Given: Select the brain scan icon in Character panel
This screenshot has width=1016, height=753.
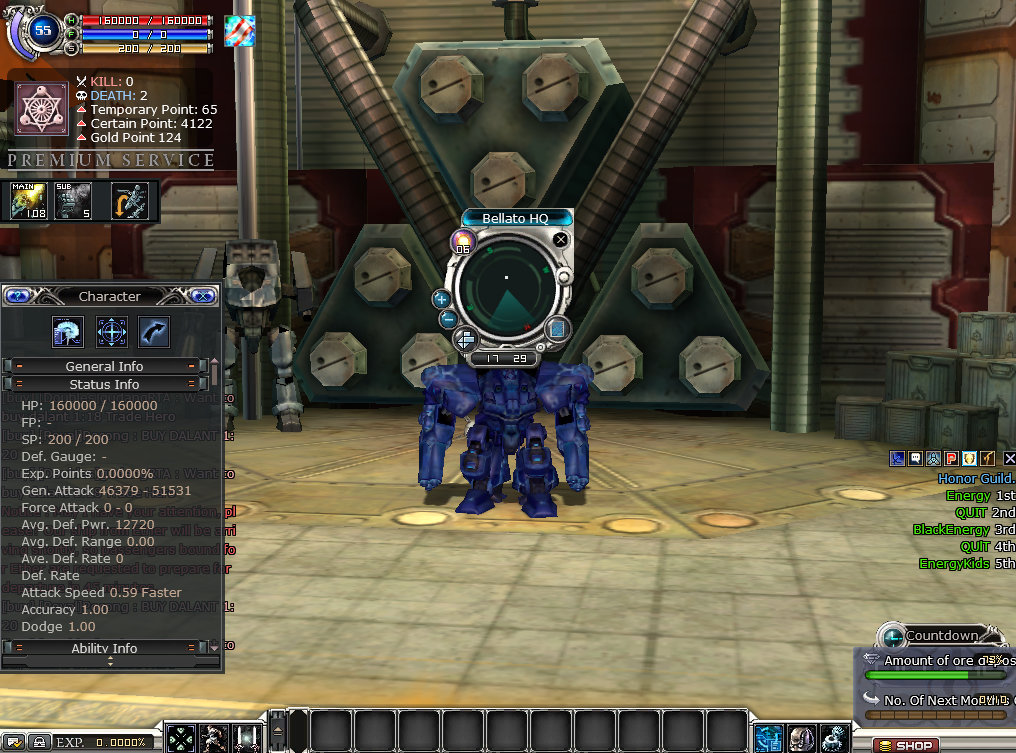Looking at the screenshot, I should [68, 332].
